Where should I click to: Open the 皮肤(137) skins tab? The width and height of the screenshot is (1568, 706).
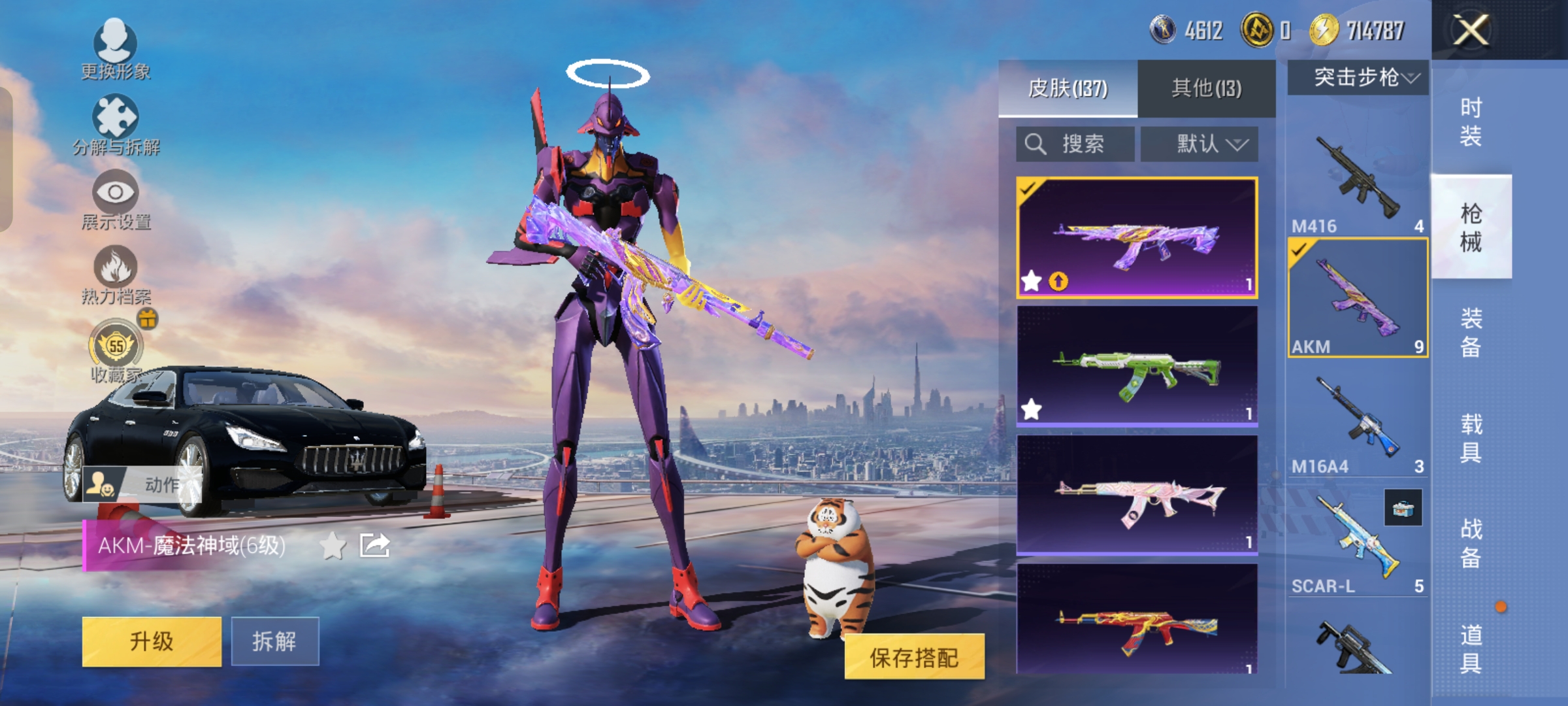point(1068,88)
